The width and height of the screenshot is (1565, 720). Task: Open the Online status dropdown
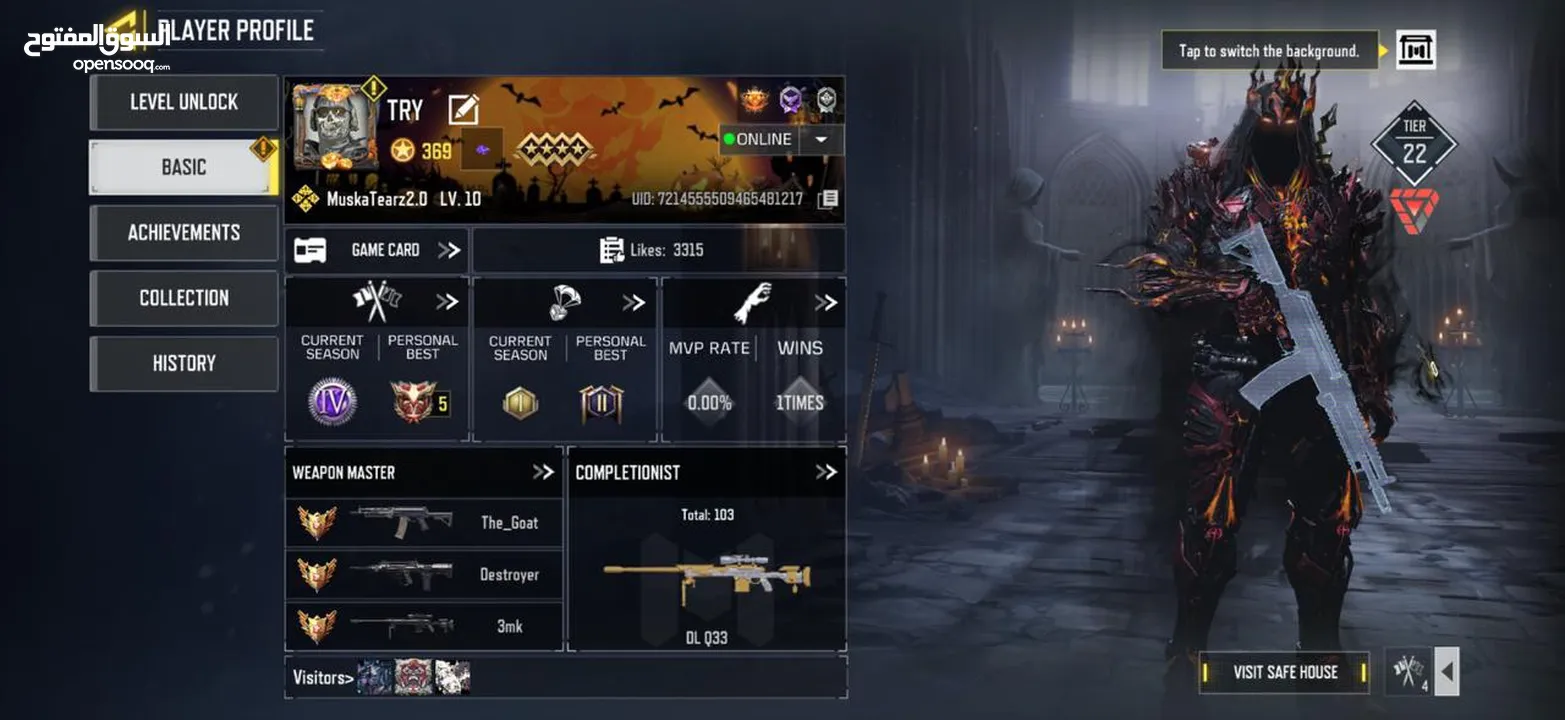(x=821, y=140)
